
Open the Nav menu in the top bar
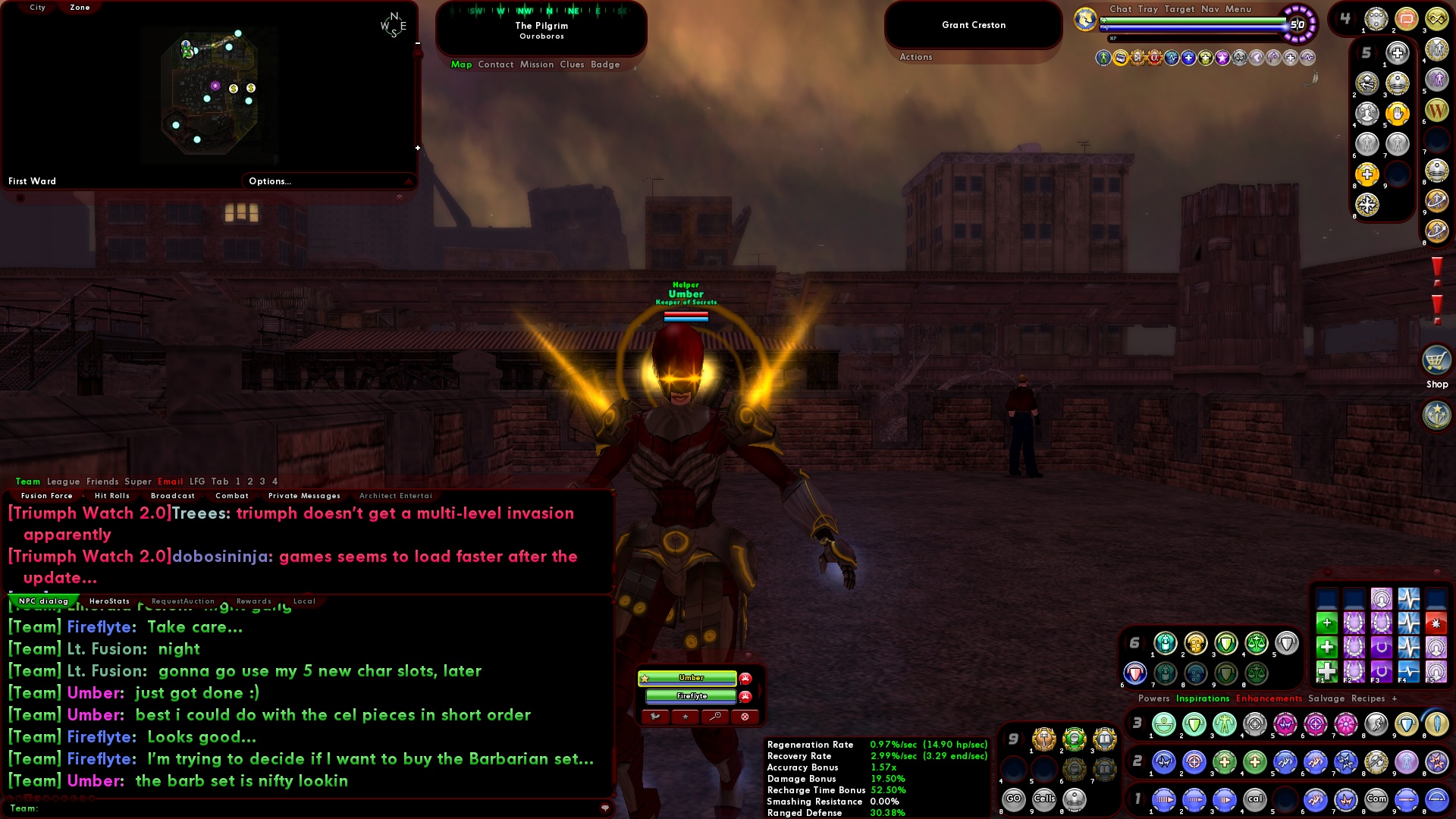[1210, 9]
